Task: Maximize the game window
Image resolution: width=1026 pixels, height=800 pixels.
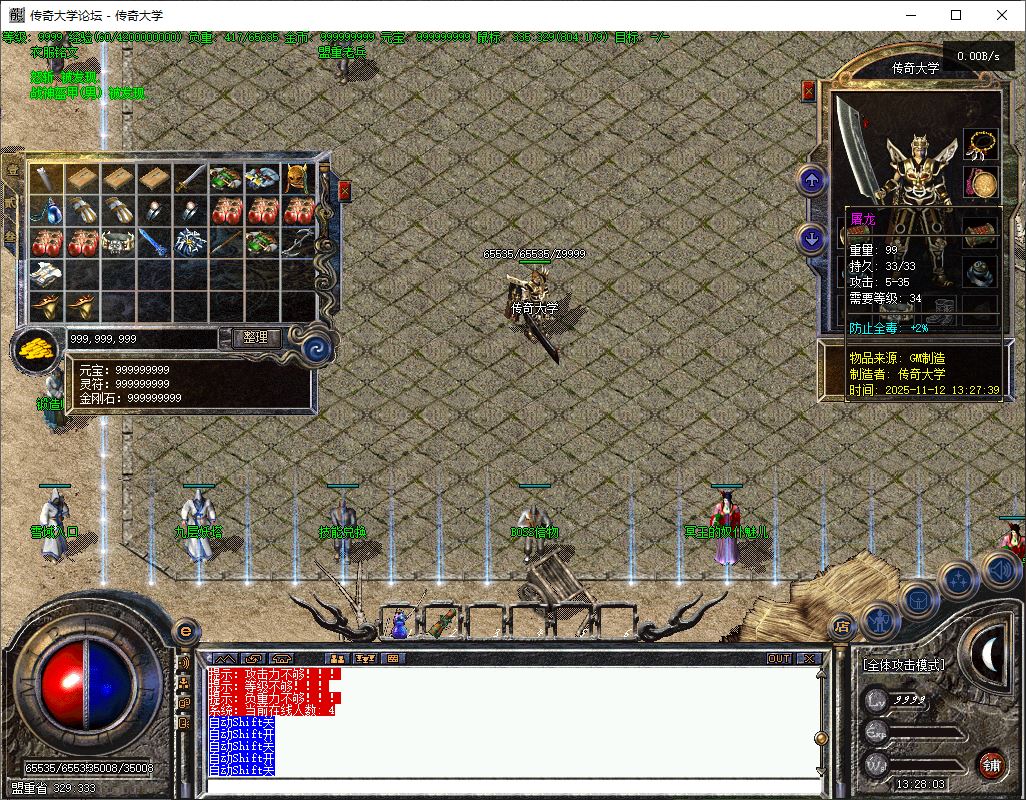Action: click(956, 15)
